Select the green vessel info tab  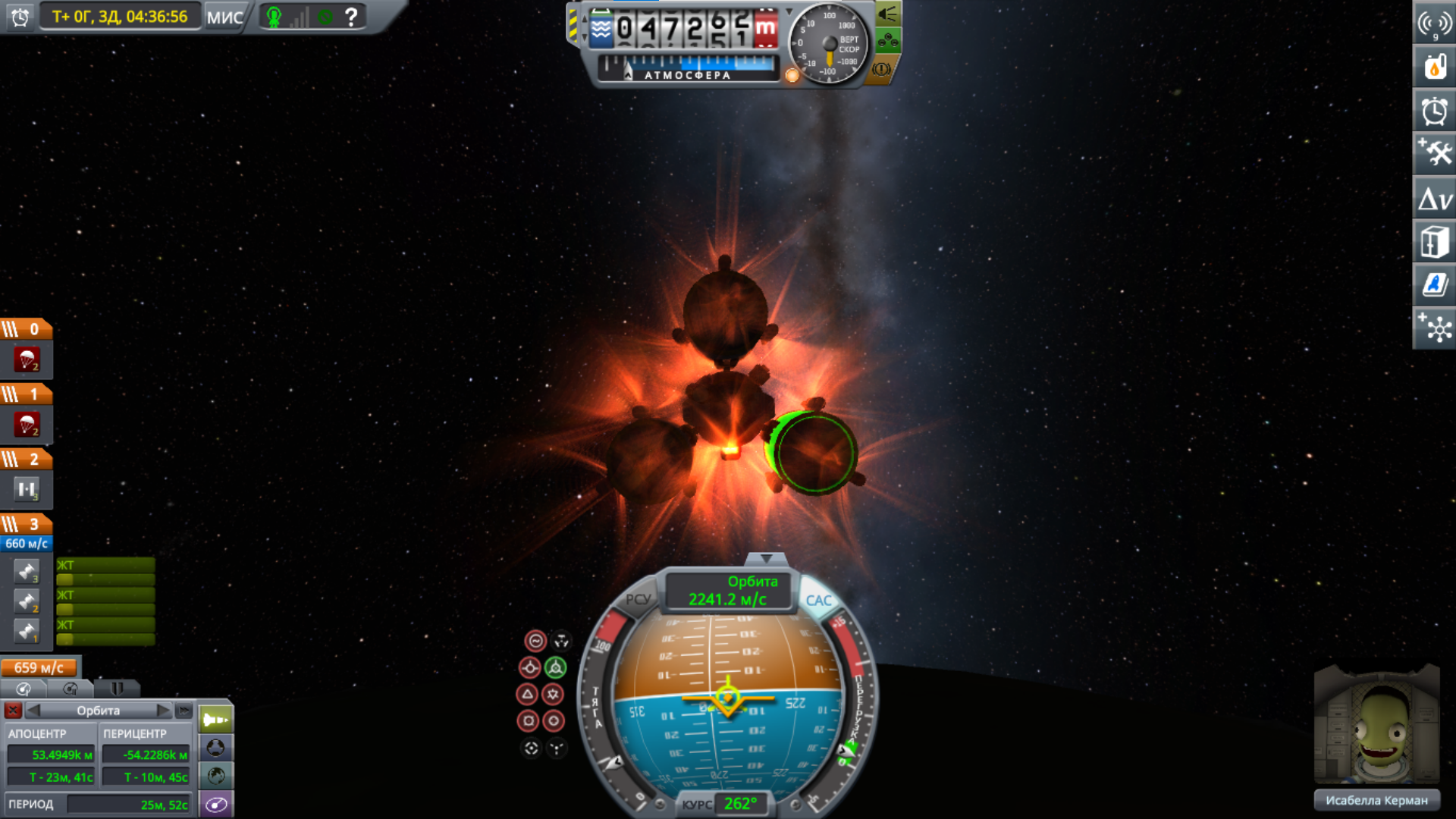click(x=216, y=719)
